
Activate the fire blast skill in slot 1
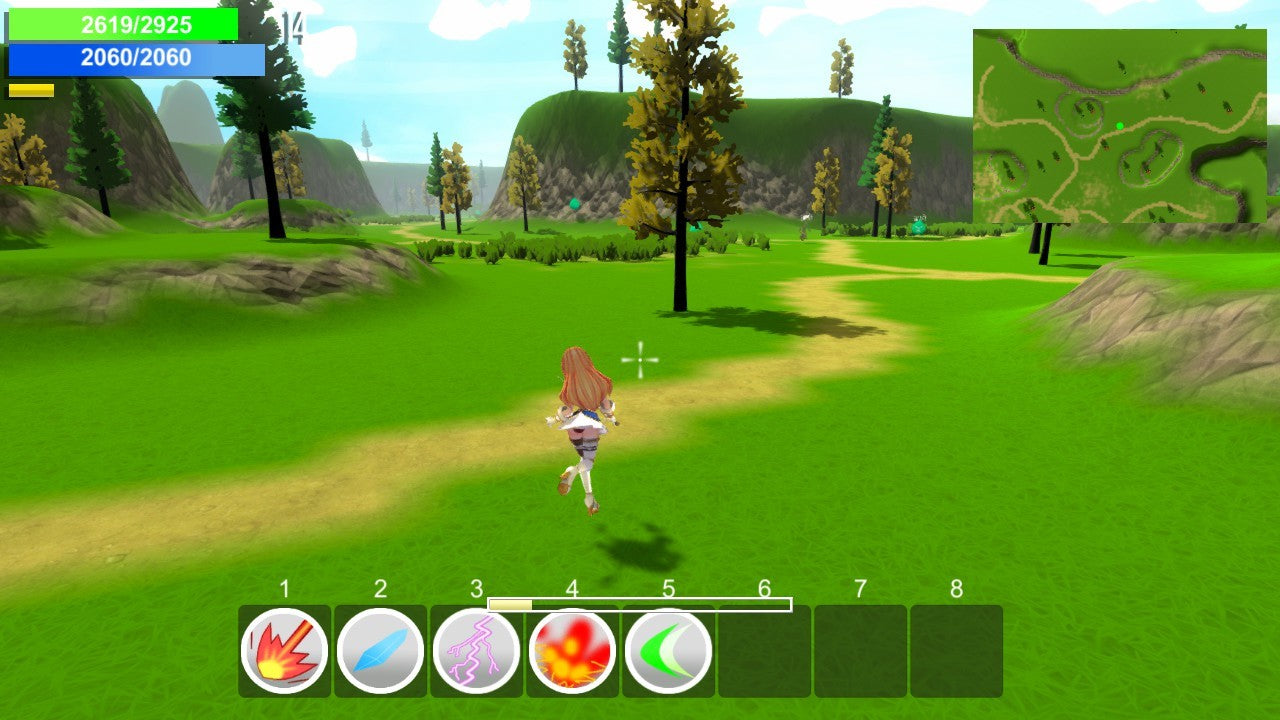285,651
